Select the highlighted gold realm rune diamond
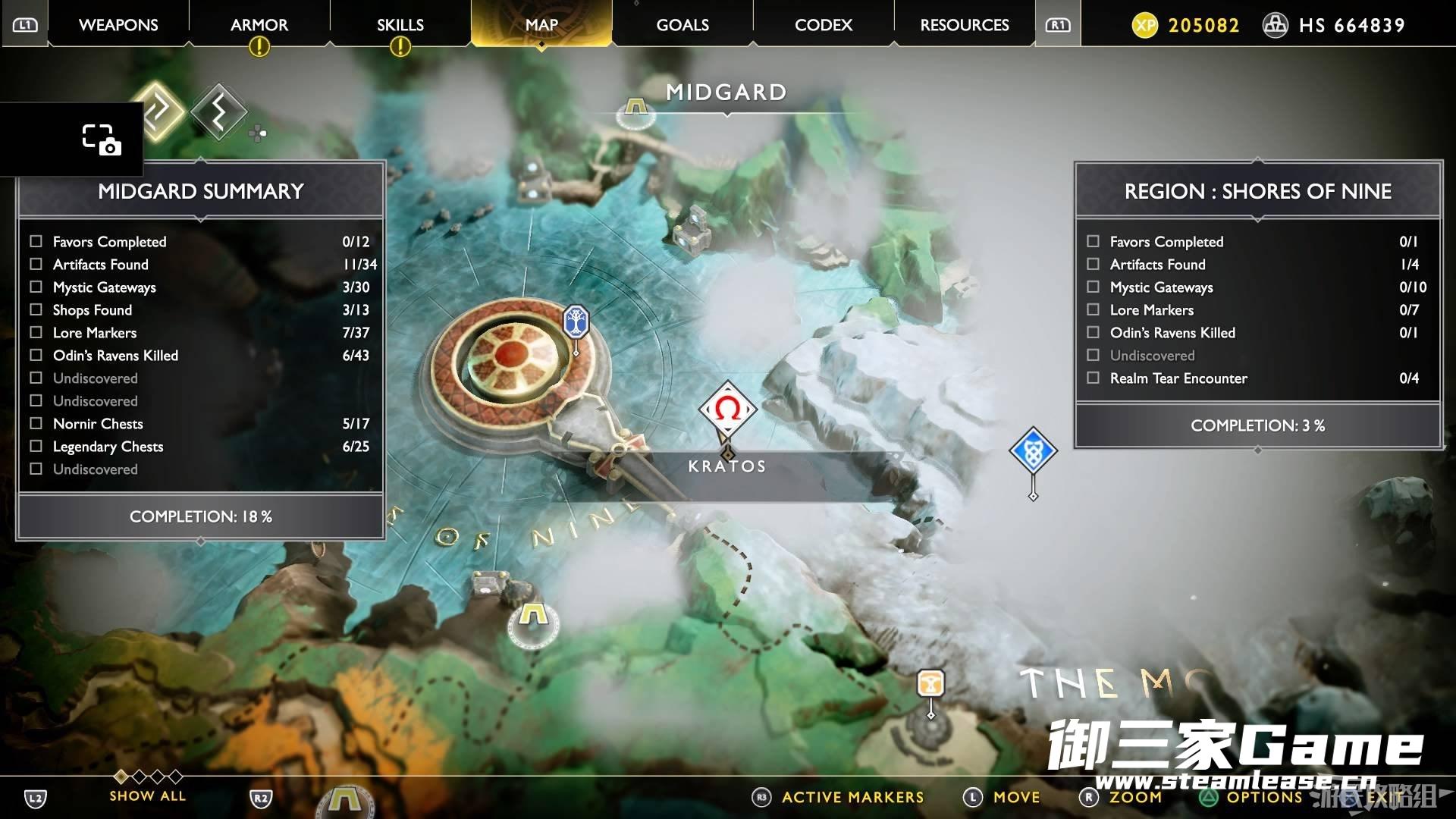The width and height of the screenshot is (1456, 819). click(158, 111)
